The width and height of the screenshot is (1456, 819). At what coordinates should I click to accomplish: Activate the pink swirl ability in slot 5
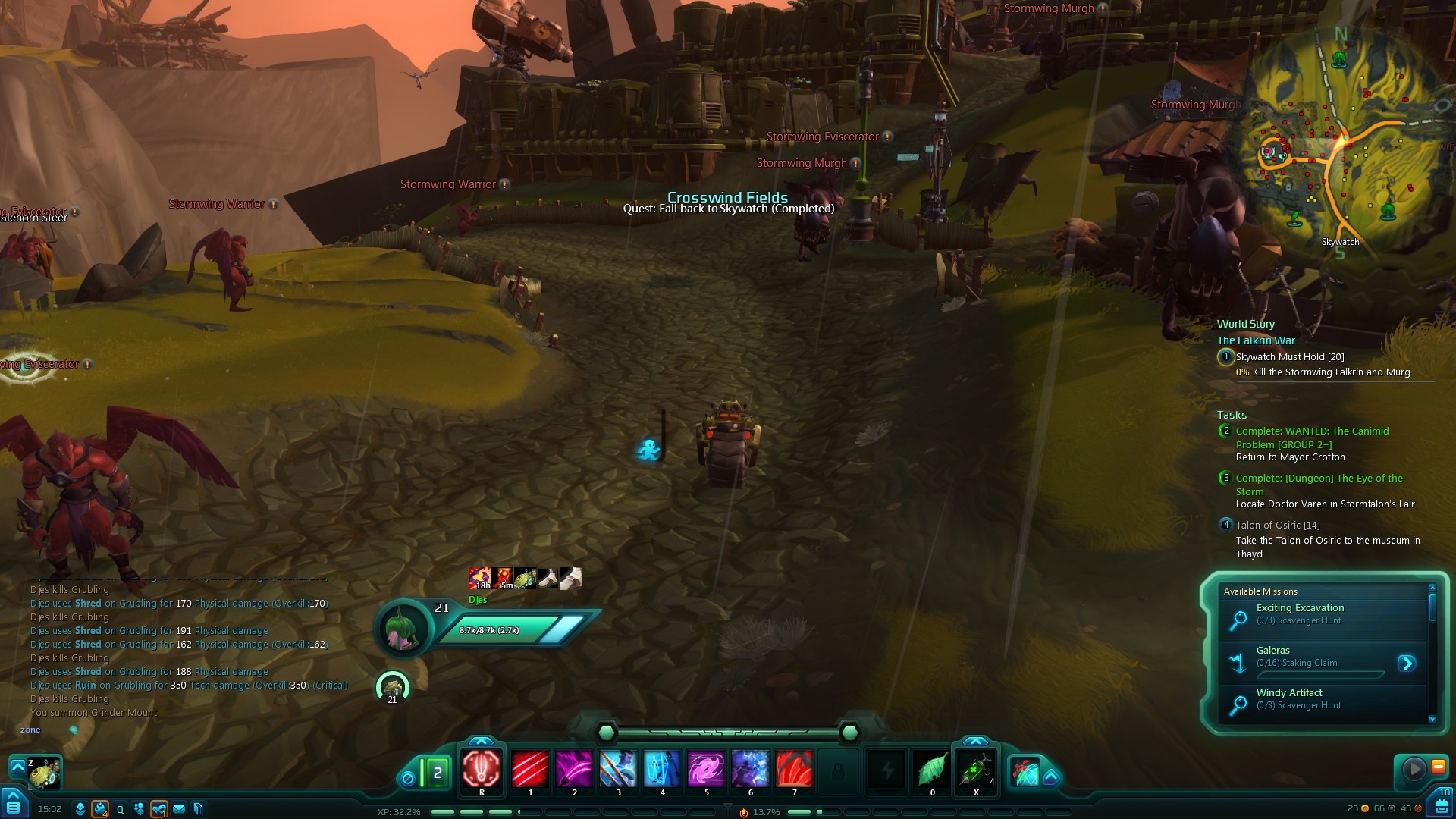pos(706,769)
